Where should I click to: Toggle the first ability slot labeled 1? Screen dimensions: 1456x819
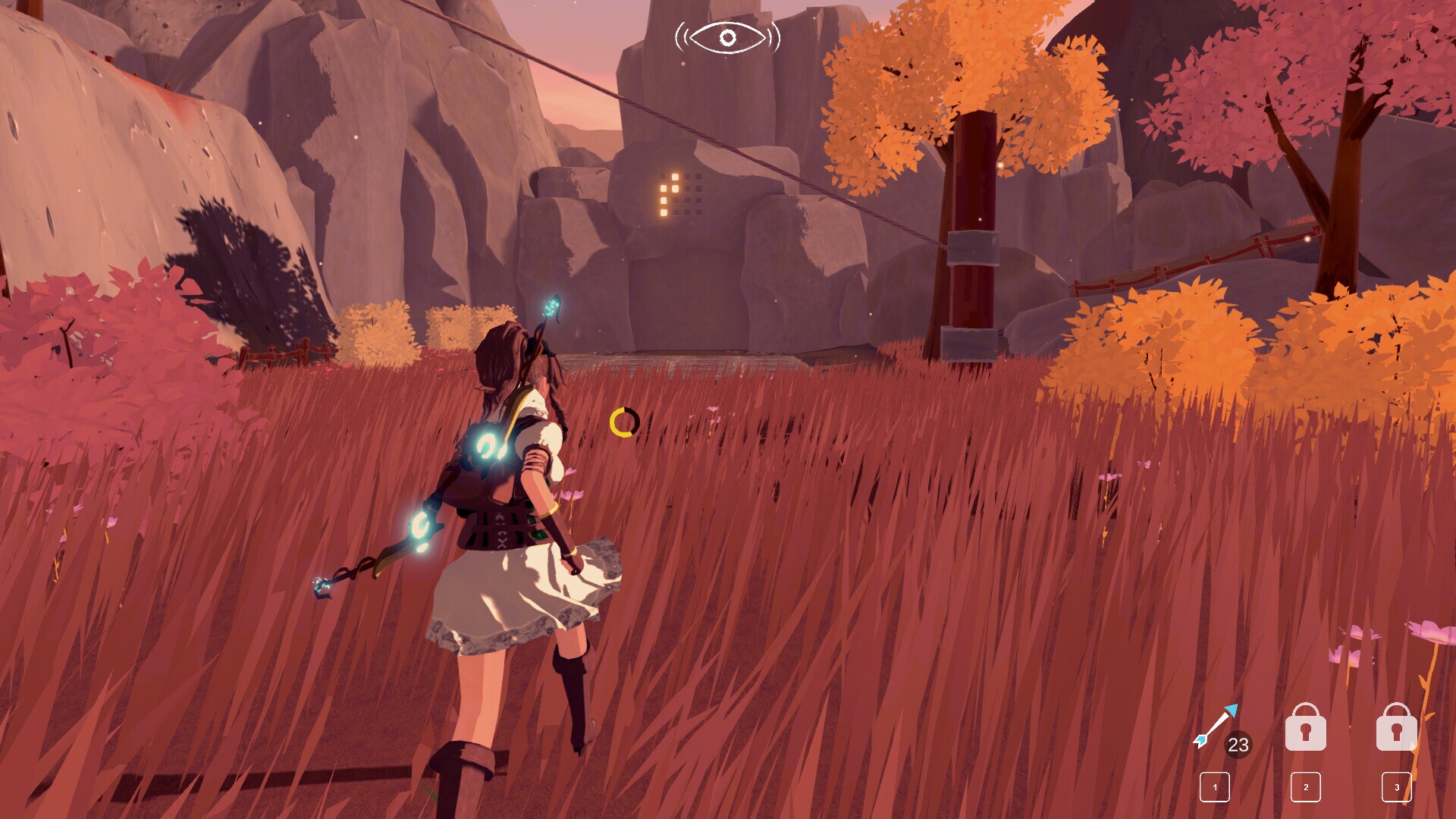coord(1215,788)
